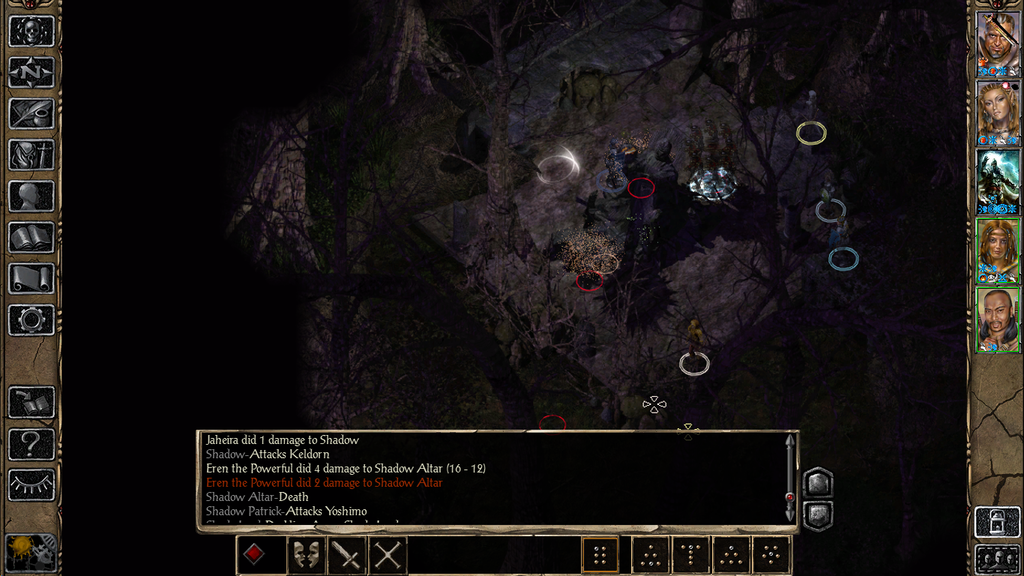This screenshot has width=1024, height=576.
Task: Open the priest scroll screen
Action: 31,278
